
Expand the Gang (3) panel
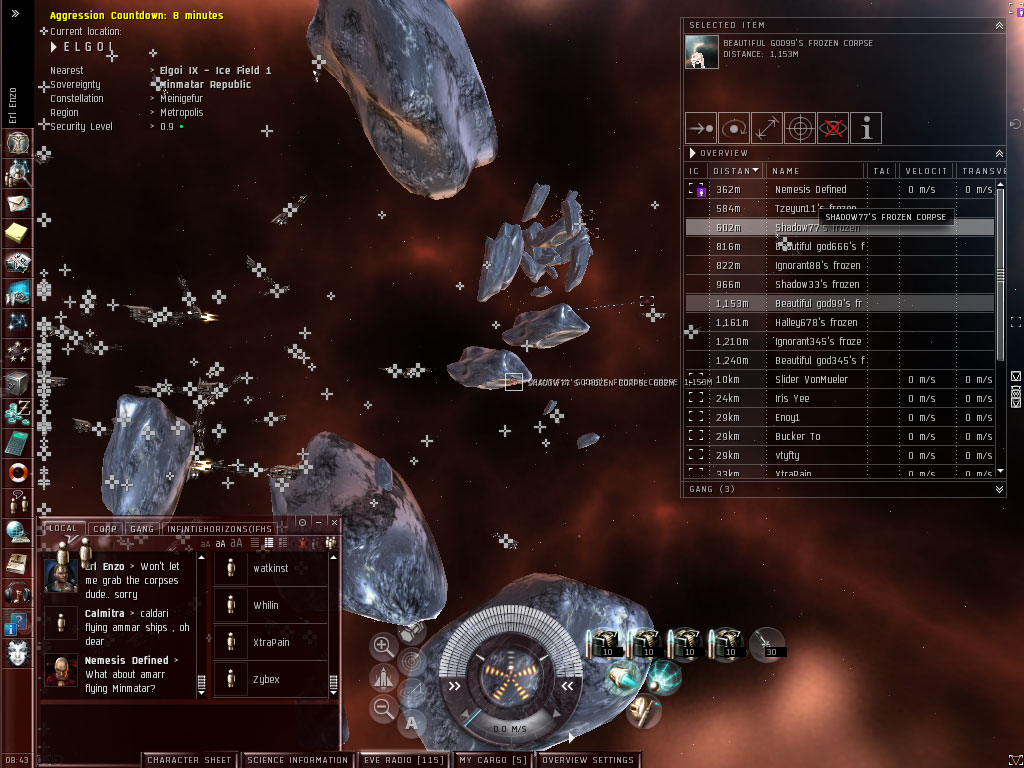click(1000, 490)
